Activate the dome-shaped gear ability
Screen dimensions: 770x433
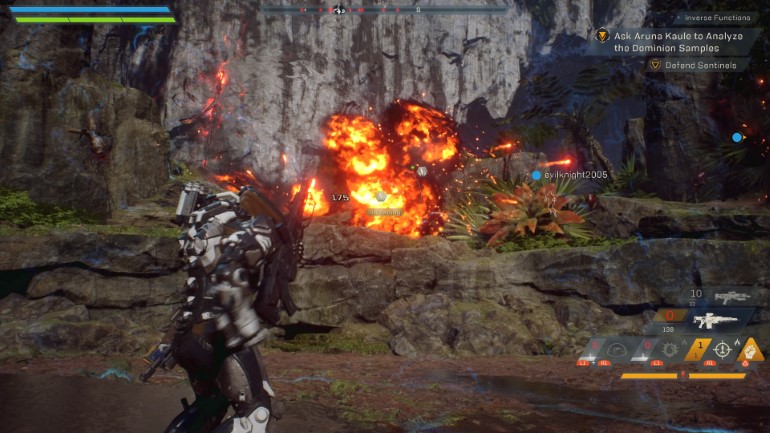[x=618, y=350]
